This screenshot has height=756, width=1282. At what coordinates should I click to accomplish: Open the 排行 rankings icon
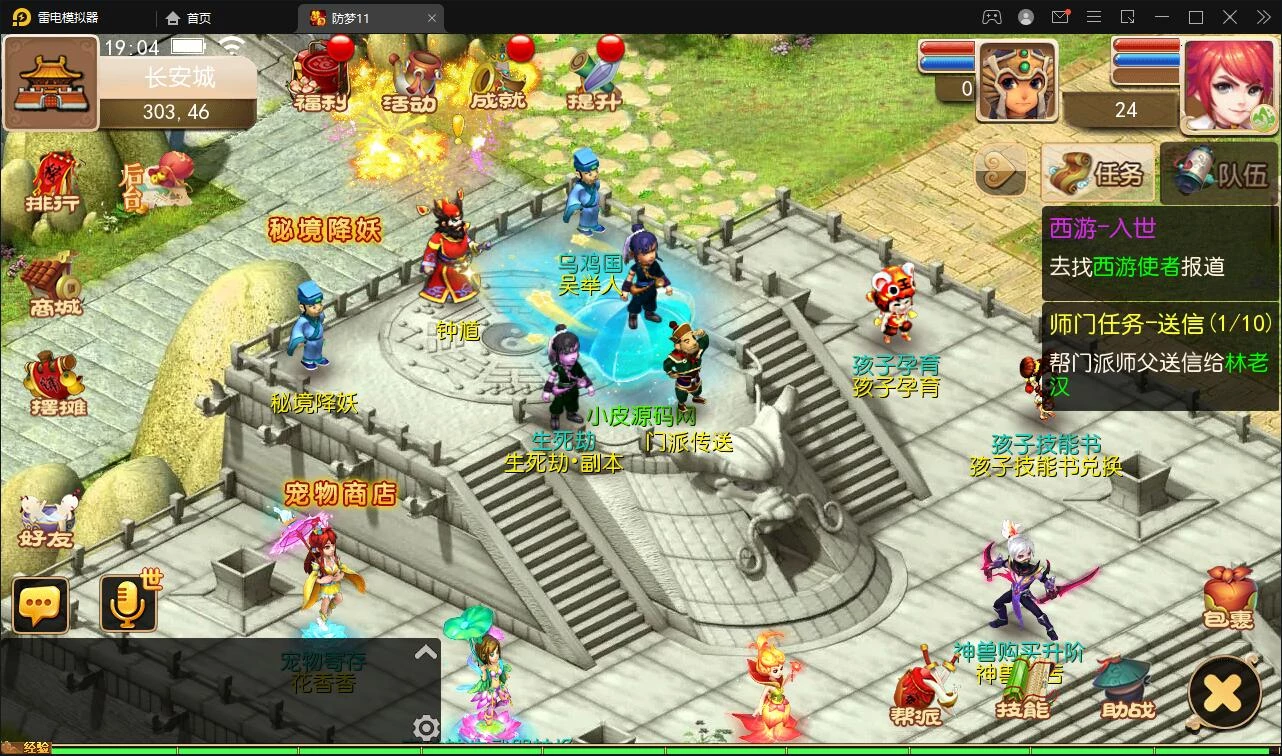tap(54, 183)
